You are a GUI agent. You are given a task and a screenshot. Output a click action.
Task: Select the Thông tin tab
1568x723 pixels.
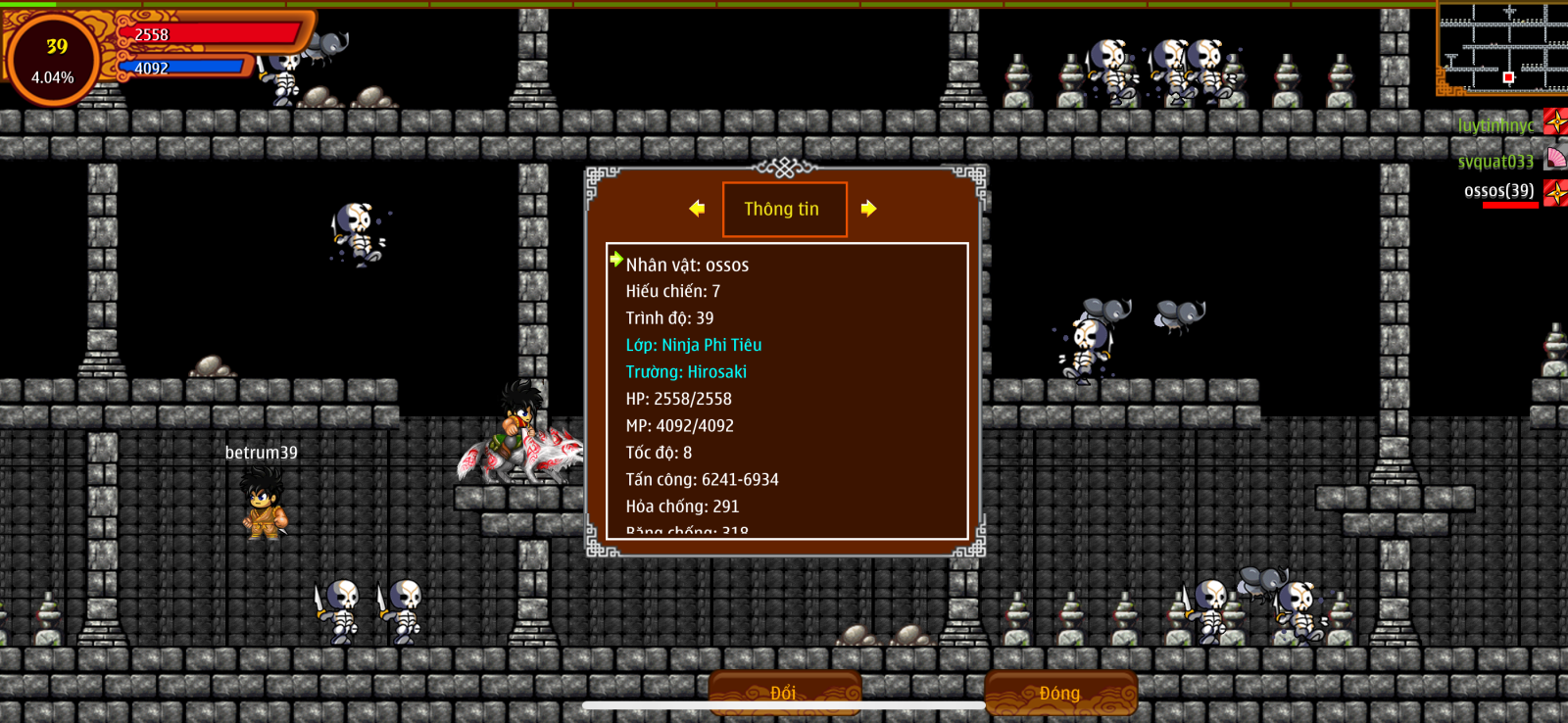[x=784, y=209]
